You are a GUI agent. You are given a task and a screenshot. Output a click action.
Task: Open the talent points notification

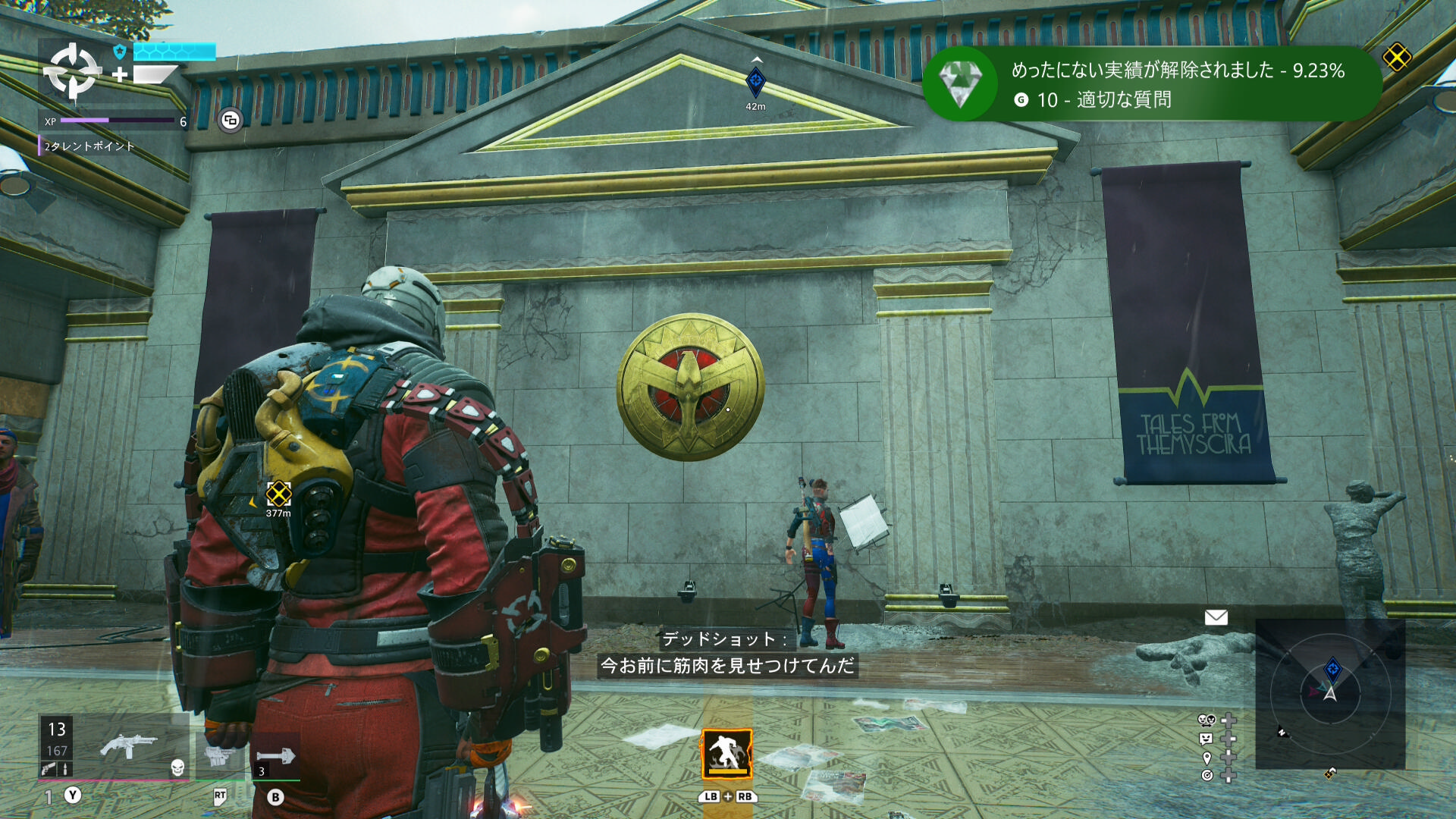click(x=89, y=146)
